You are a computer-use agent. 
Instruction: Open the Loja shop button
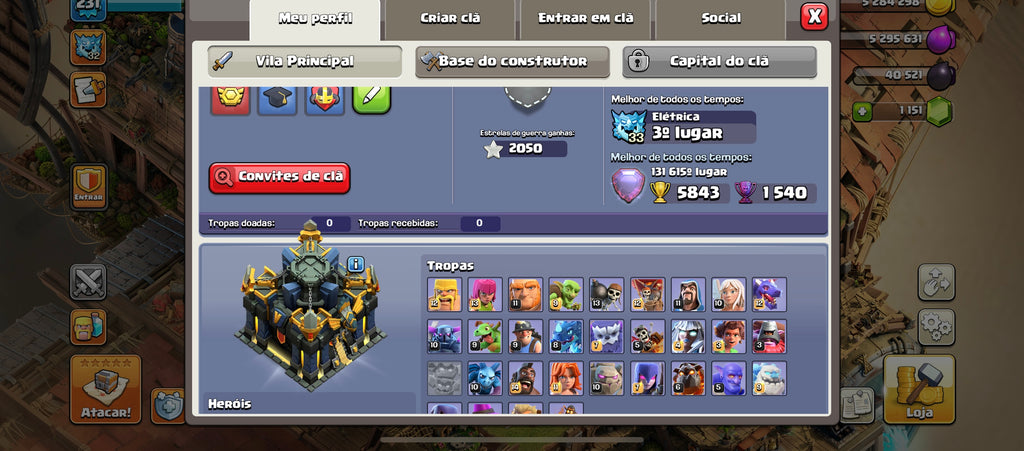(918, 389)
